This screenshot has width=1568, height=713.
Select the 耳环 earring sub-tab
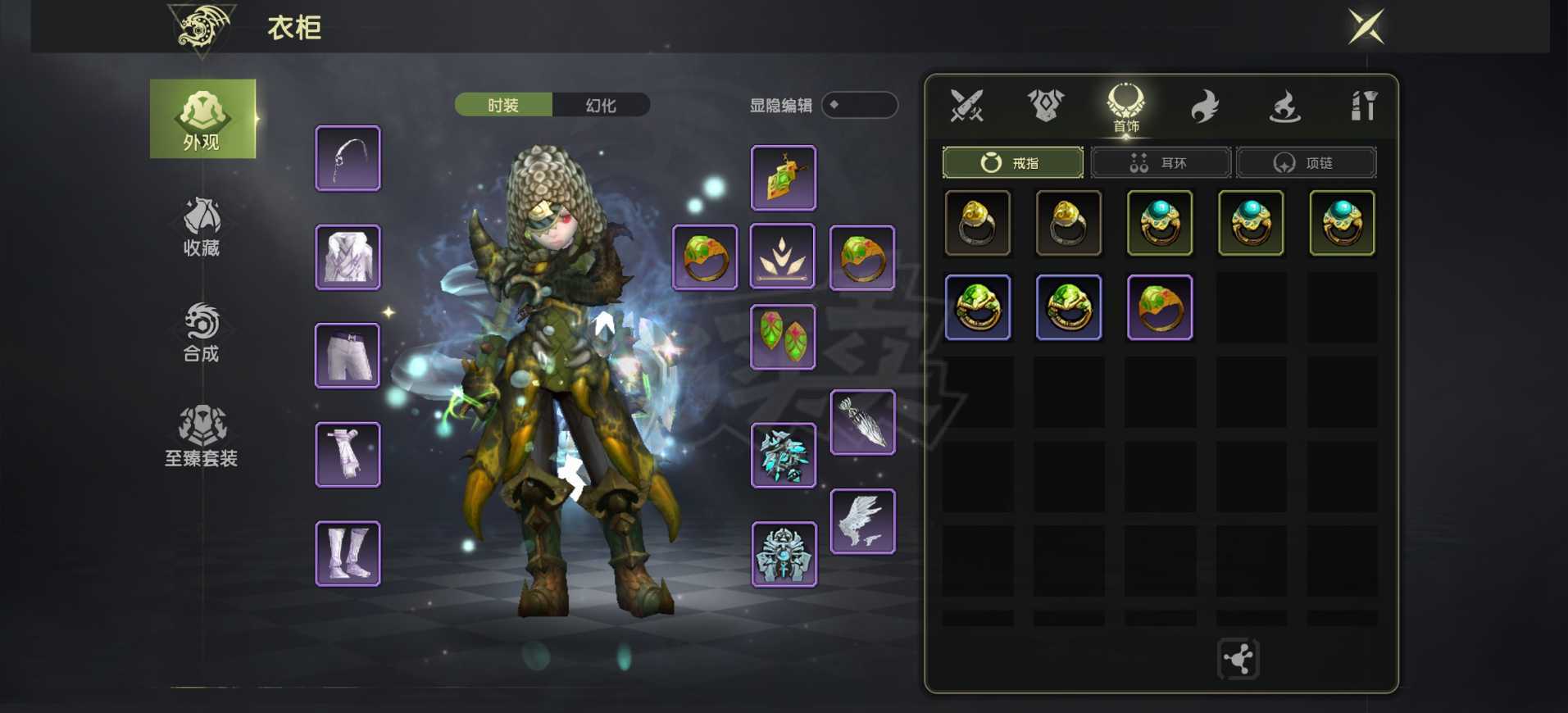[x=1160, y=163]
